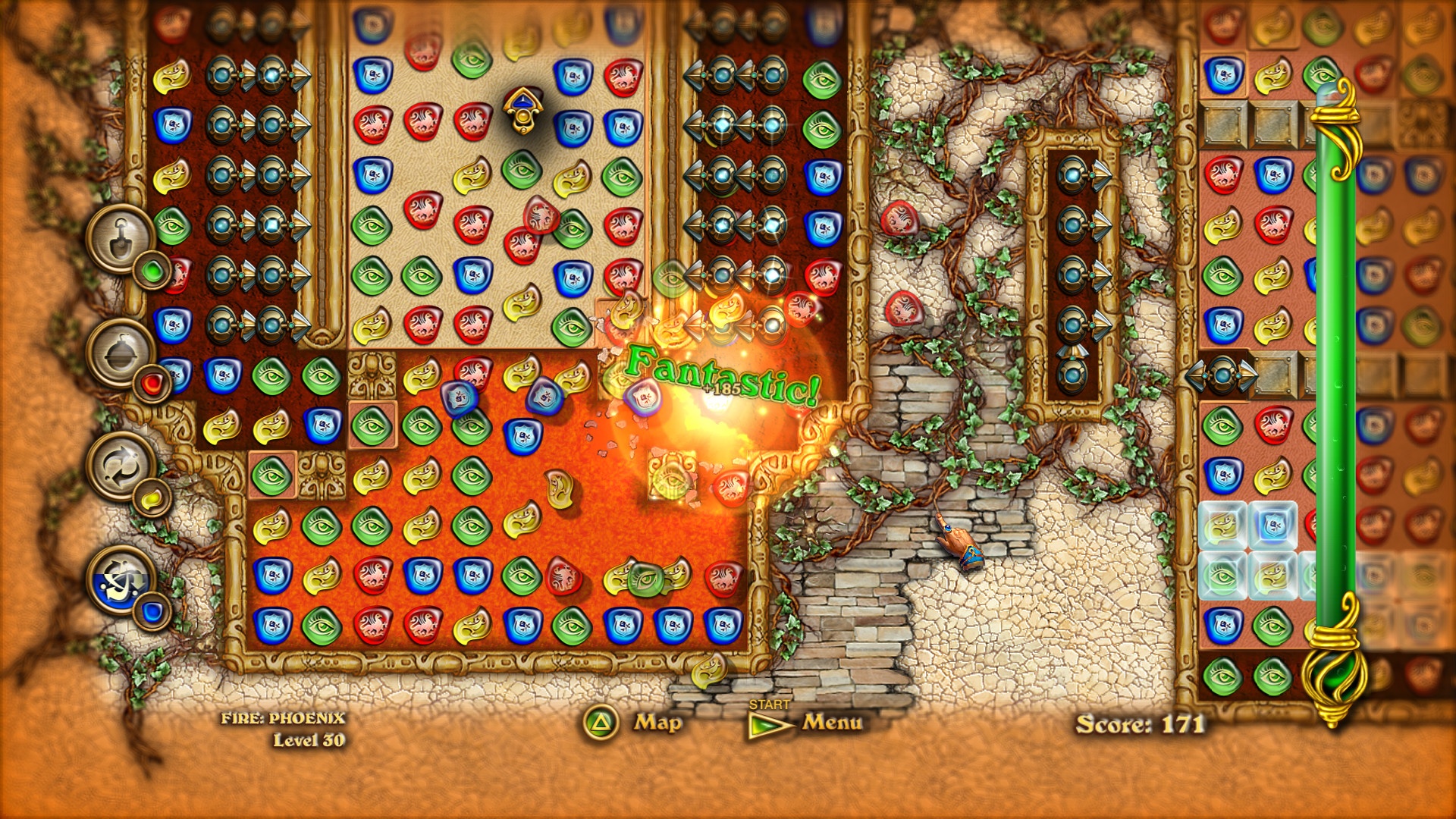Viewport: 1456px width, 819px height.
Task: Open the Menu
Action: pos(830,724)
